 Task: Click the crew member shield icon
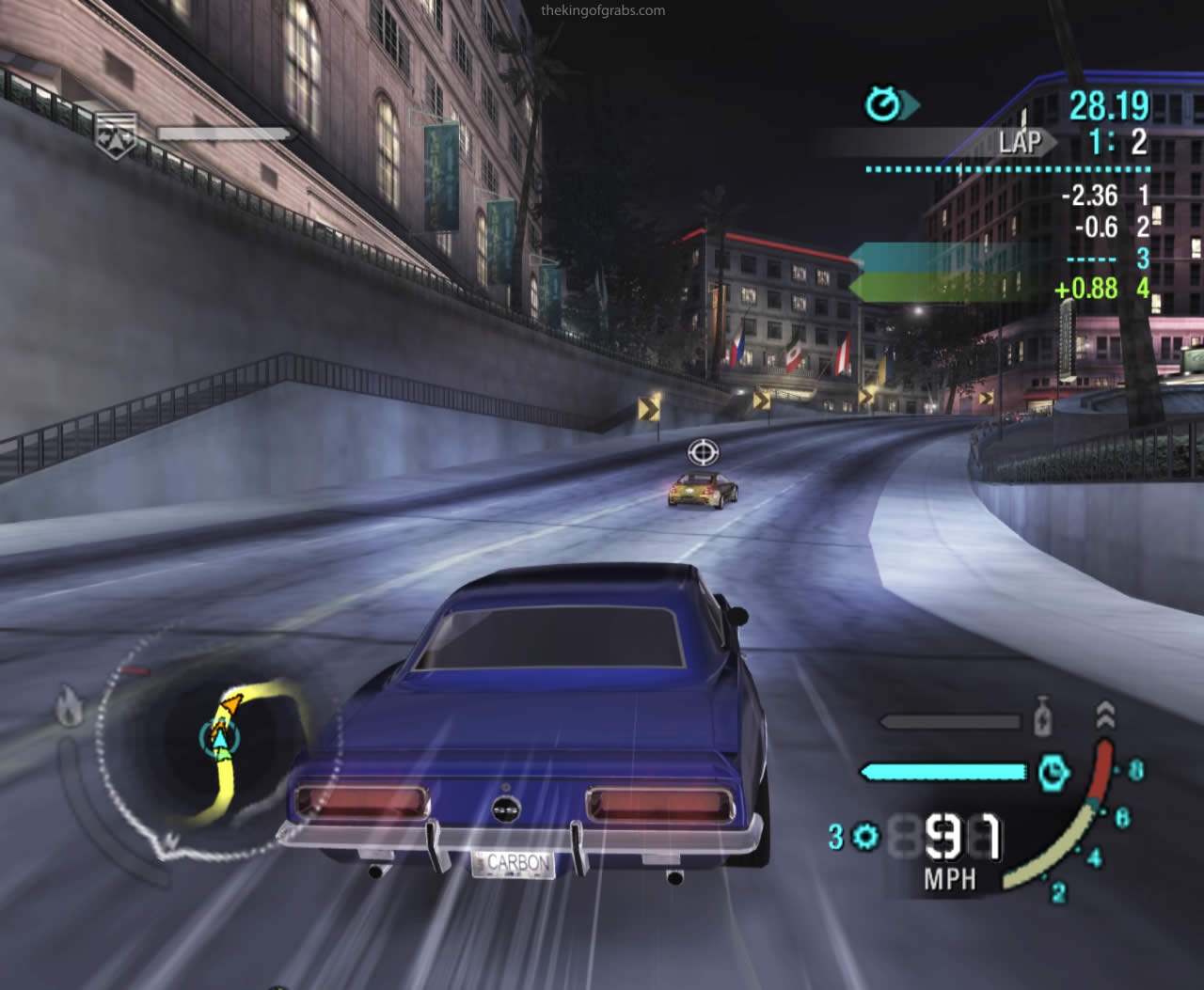point(117,134)
